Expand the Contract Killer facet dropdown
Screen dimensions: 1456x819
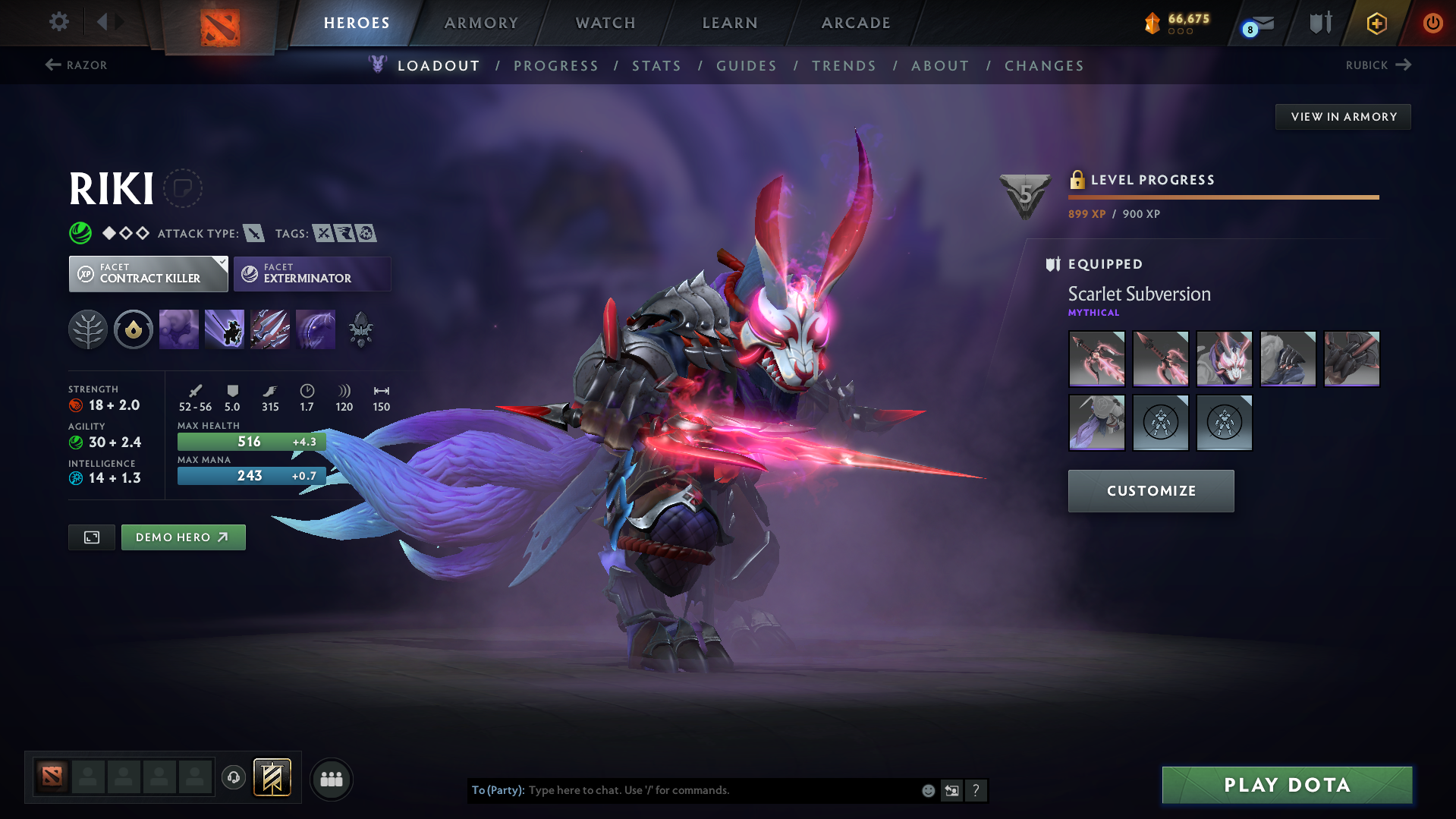pos(221,263)
